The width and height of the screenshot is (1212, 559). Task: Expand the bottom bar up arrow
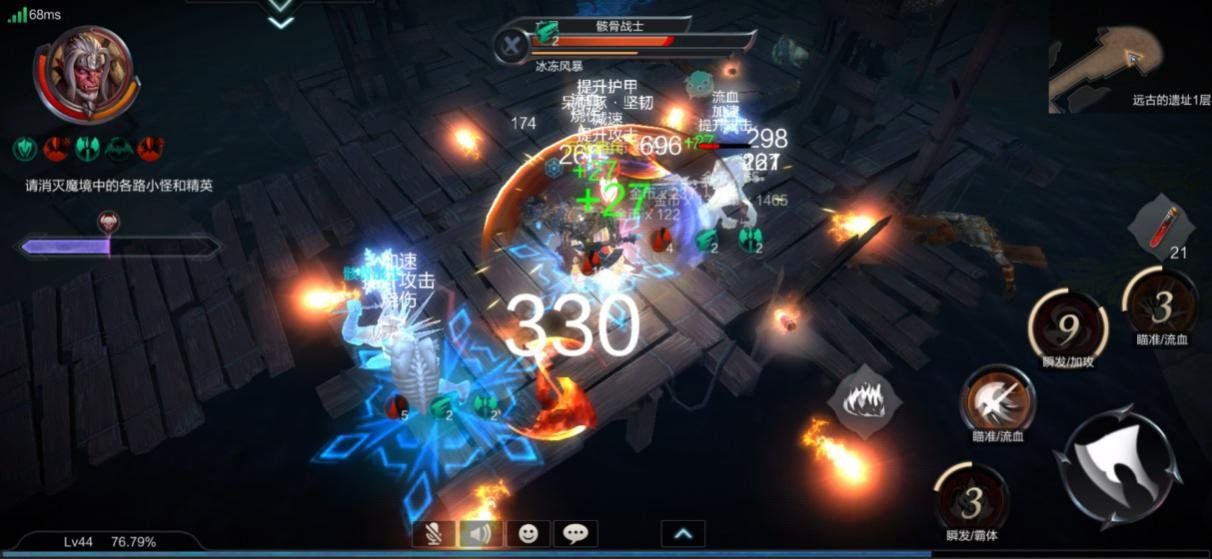coord(683,534)
